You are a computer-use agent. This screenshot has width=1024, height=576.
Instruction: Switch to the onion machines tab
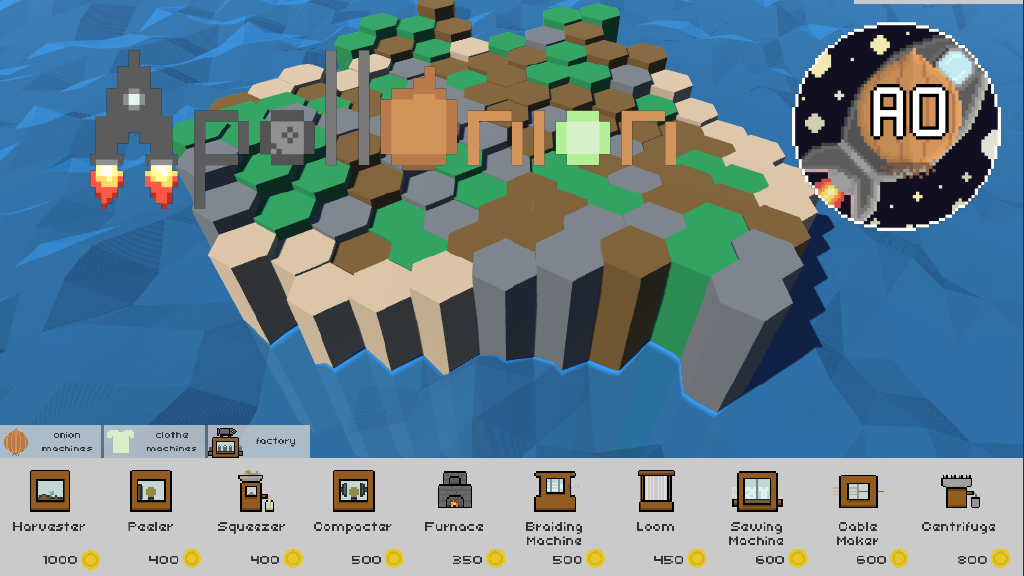pyautogui.click(x=51, y=441)
